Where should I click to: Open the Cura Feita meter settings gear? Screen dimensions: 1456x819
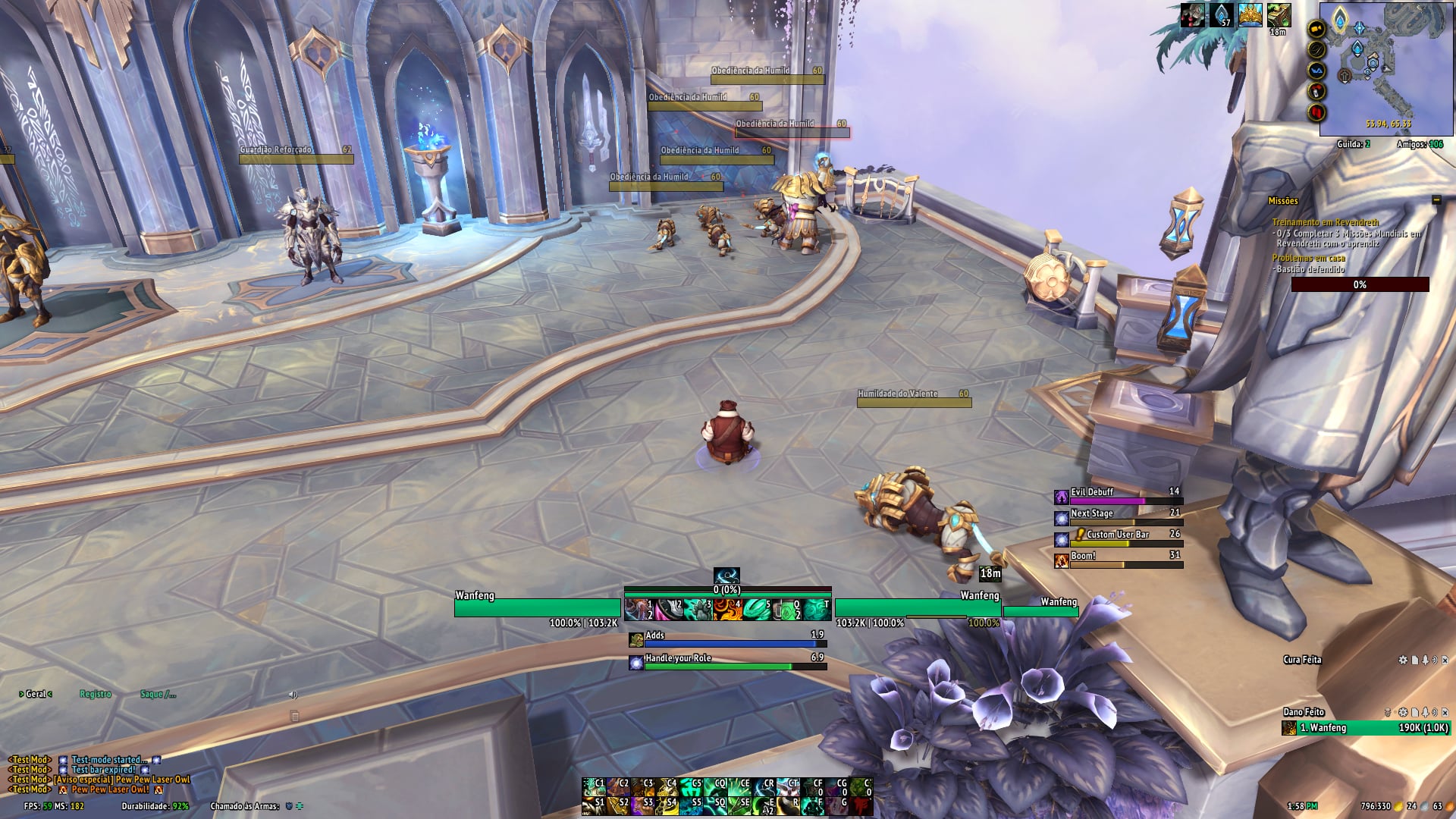tap(1403, 660)
